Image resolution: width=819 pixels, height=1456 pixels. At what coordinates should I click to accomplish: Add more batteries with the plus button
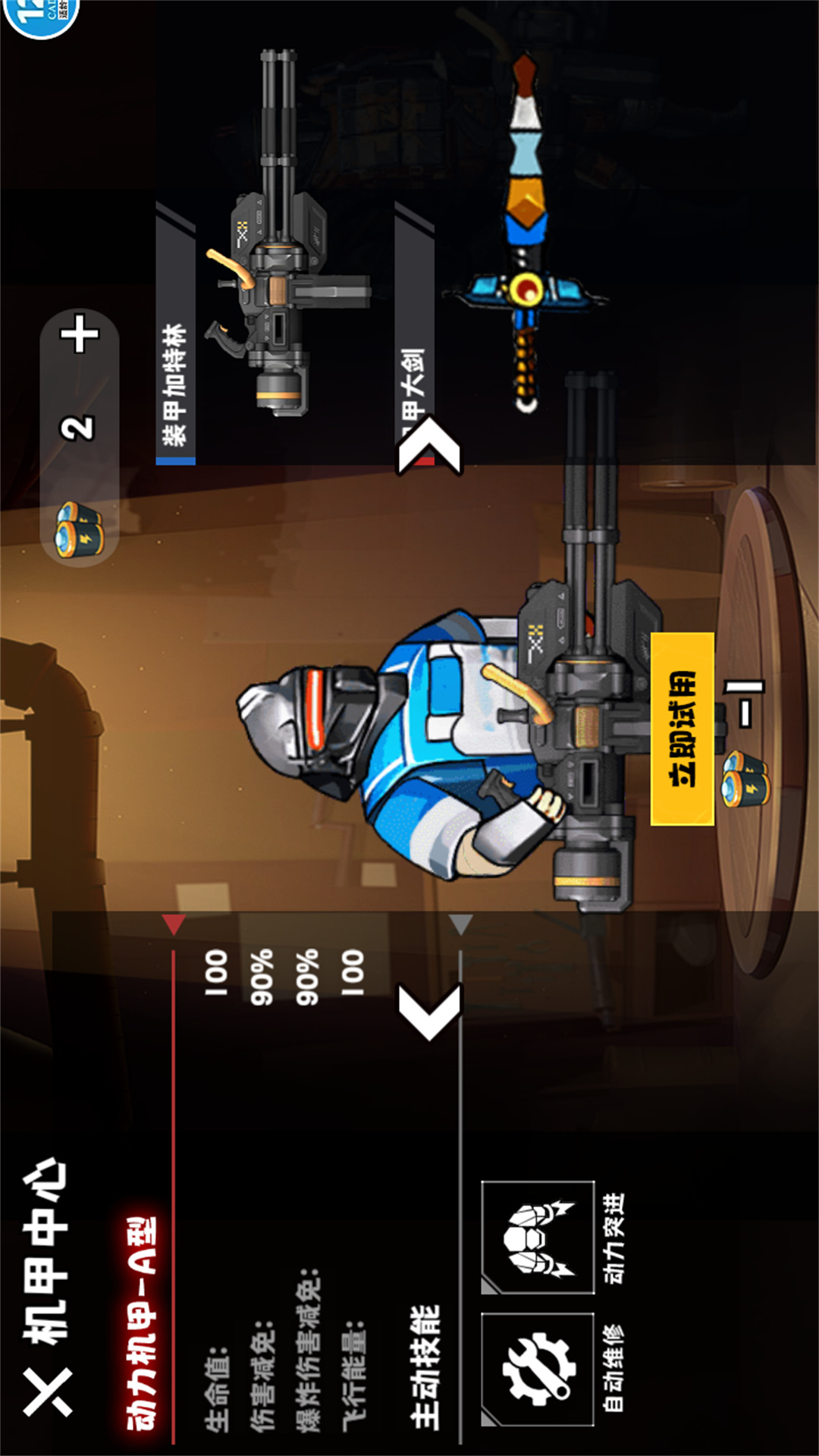80,335
